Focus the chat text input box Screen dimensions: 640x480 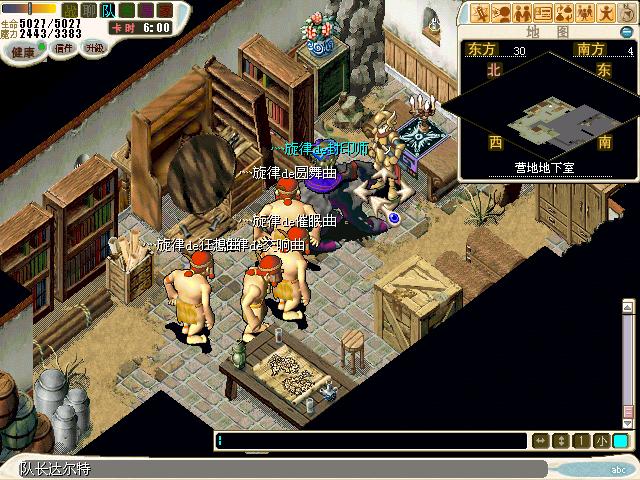point(370,441)
